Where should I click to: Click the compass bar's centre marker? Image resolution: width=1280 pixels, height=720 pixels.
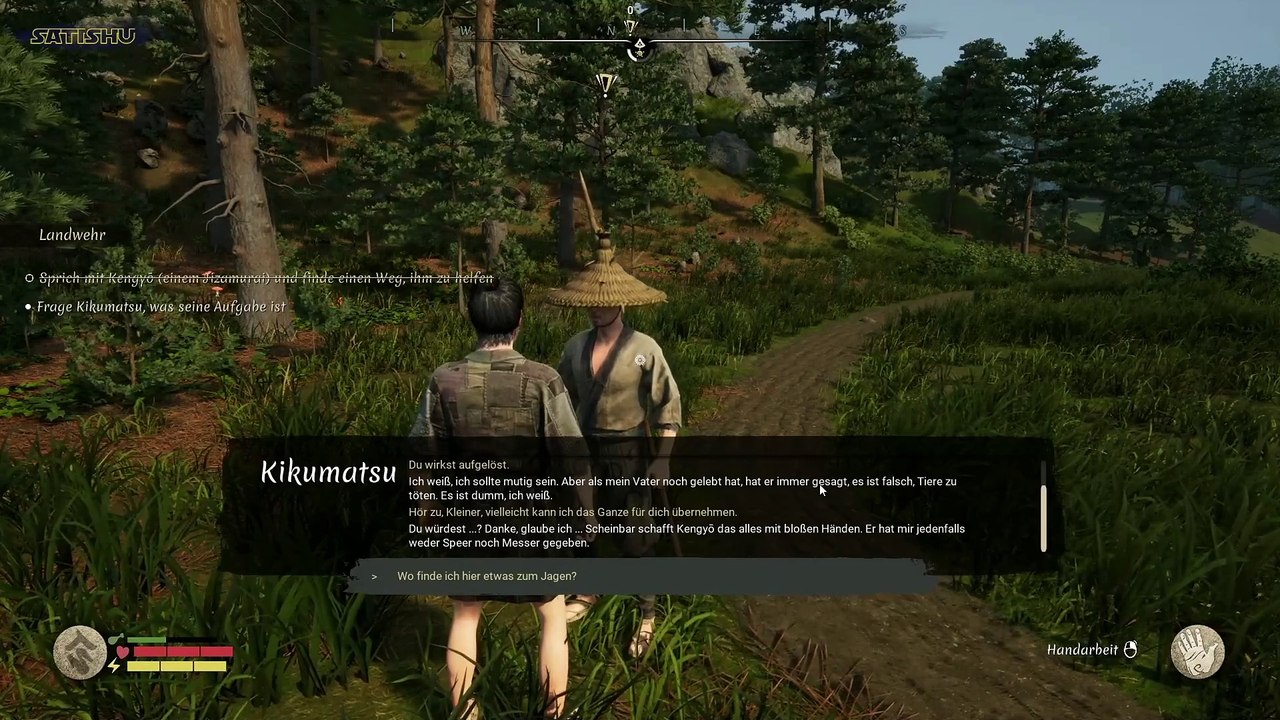(x=639, y=45)
